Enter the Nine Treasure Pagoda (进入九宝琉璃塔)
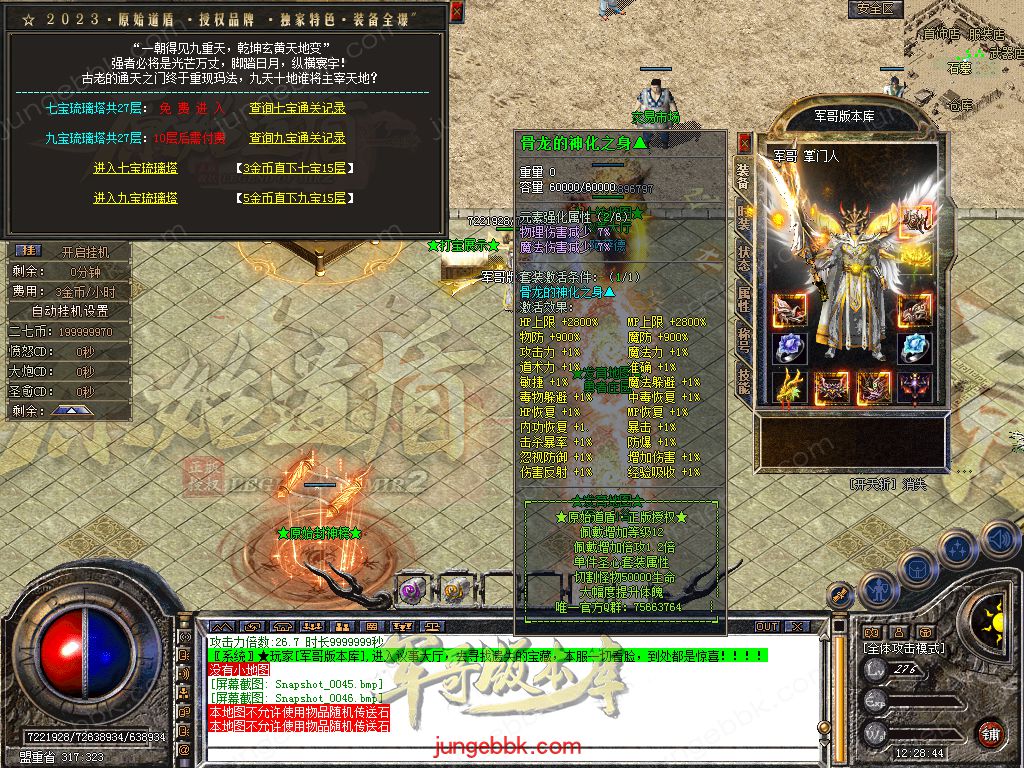This screenshot has width=1024, height=768. [x=135, y=198]
